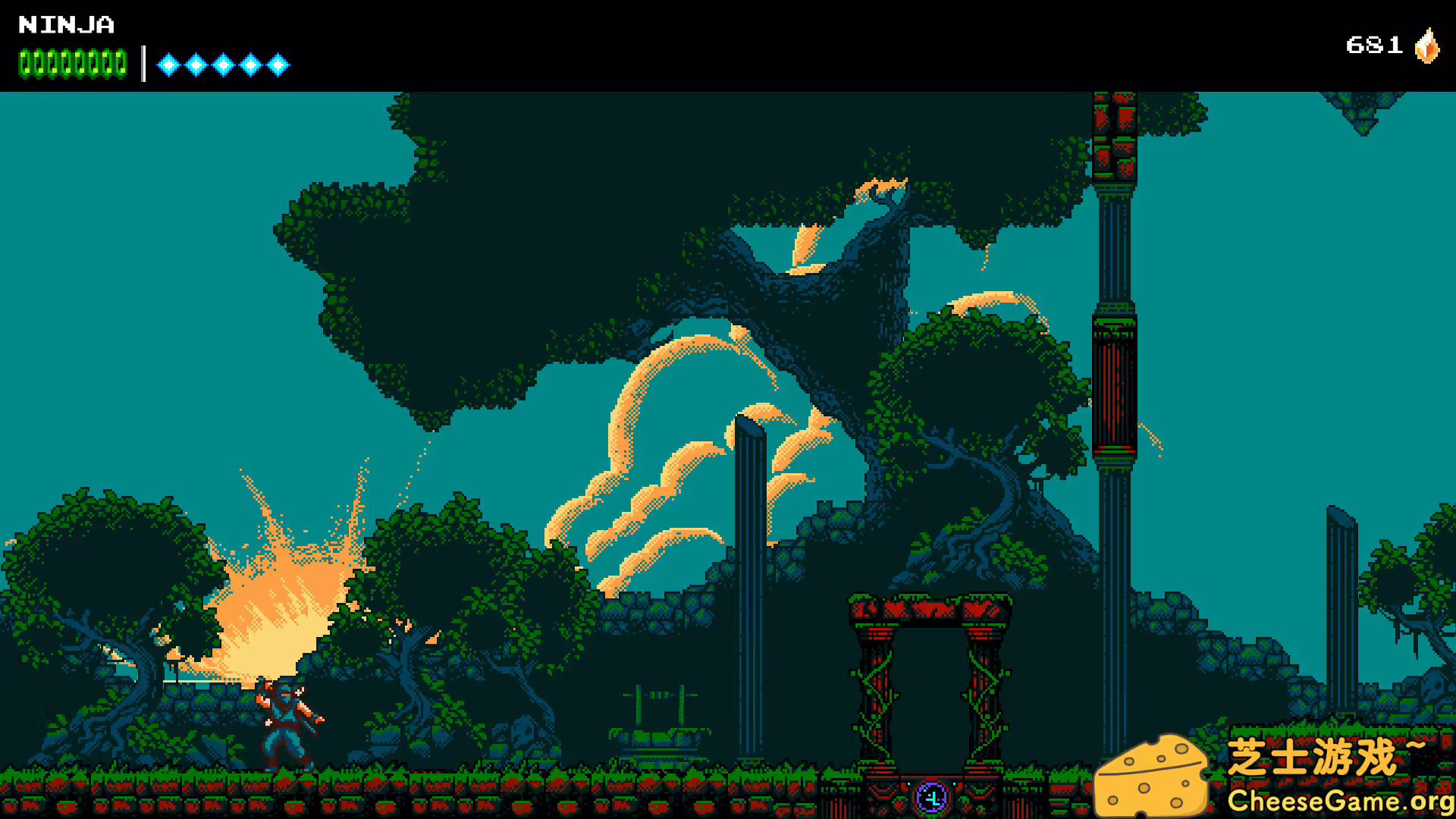
Task: Click the NINJA name label
Action: [64, 25]
